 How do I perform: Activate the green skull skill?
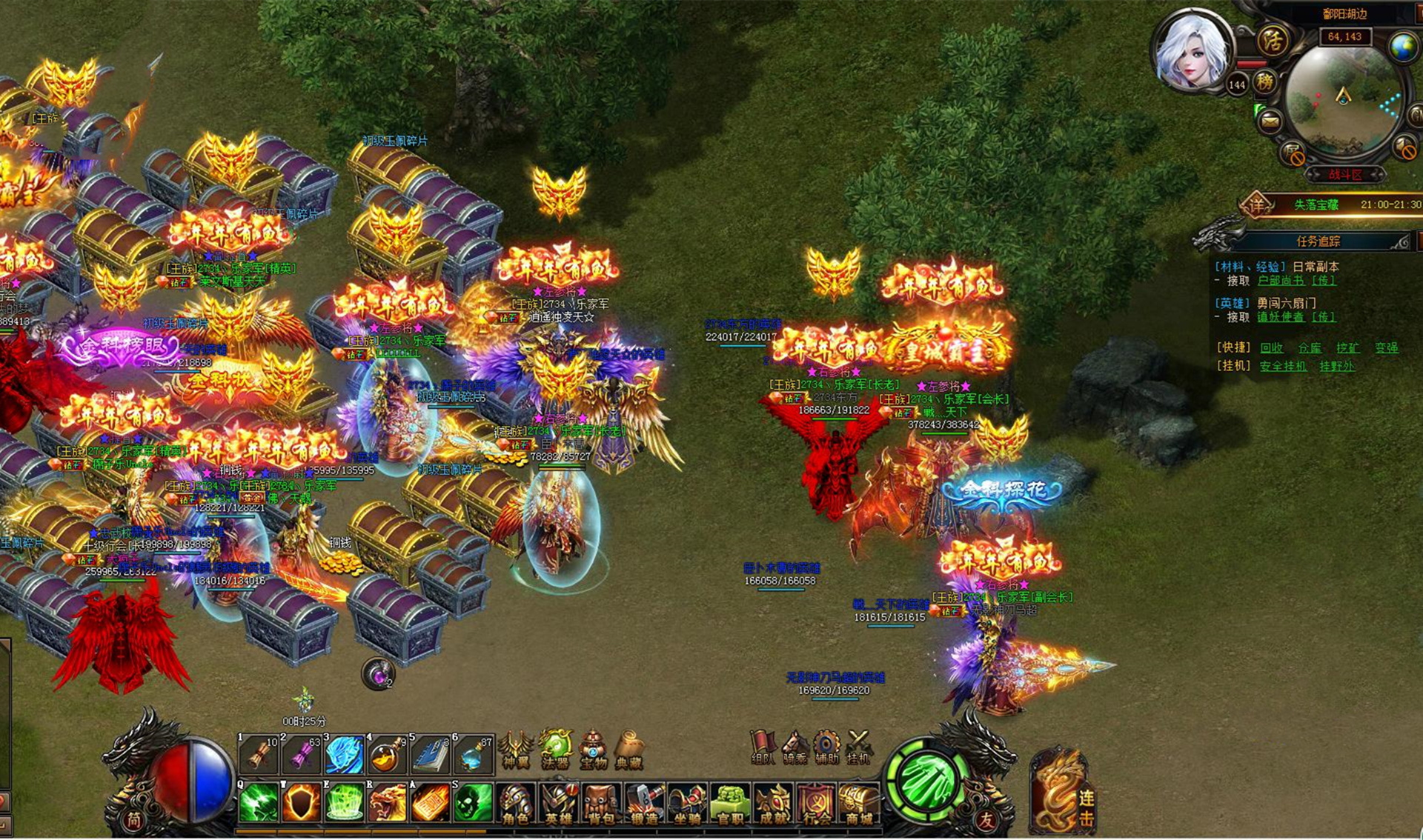tap(473, 803)
